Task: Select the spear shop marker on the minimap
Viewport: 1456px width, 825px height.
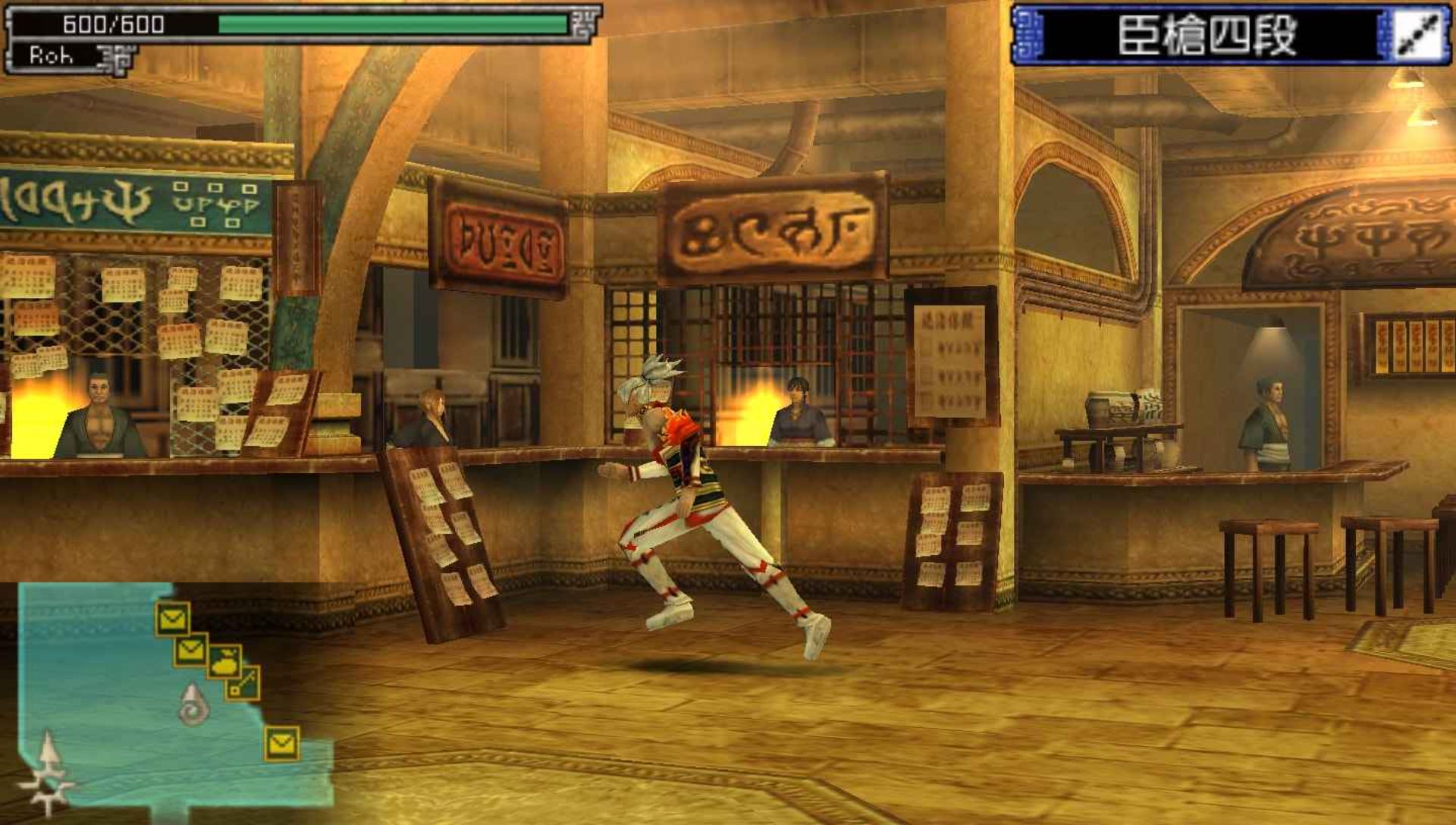Action: click(243, 682)
